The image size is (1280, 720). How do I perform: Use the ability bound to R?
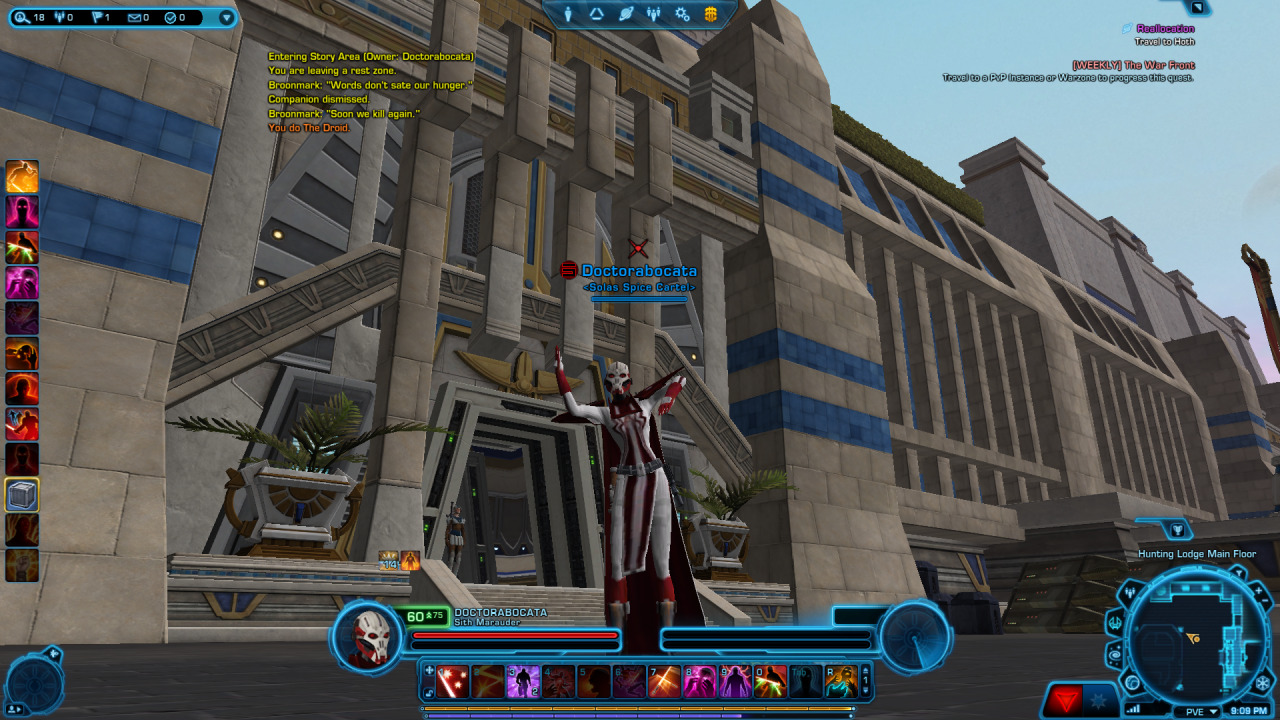(840, 681)
